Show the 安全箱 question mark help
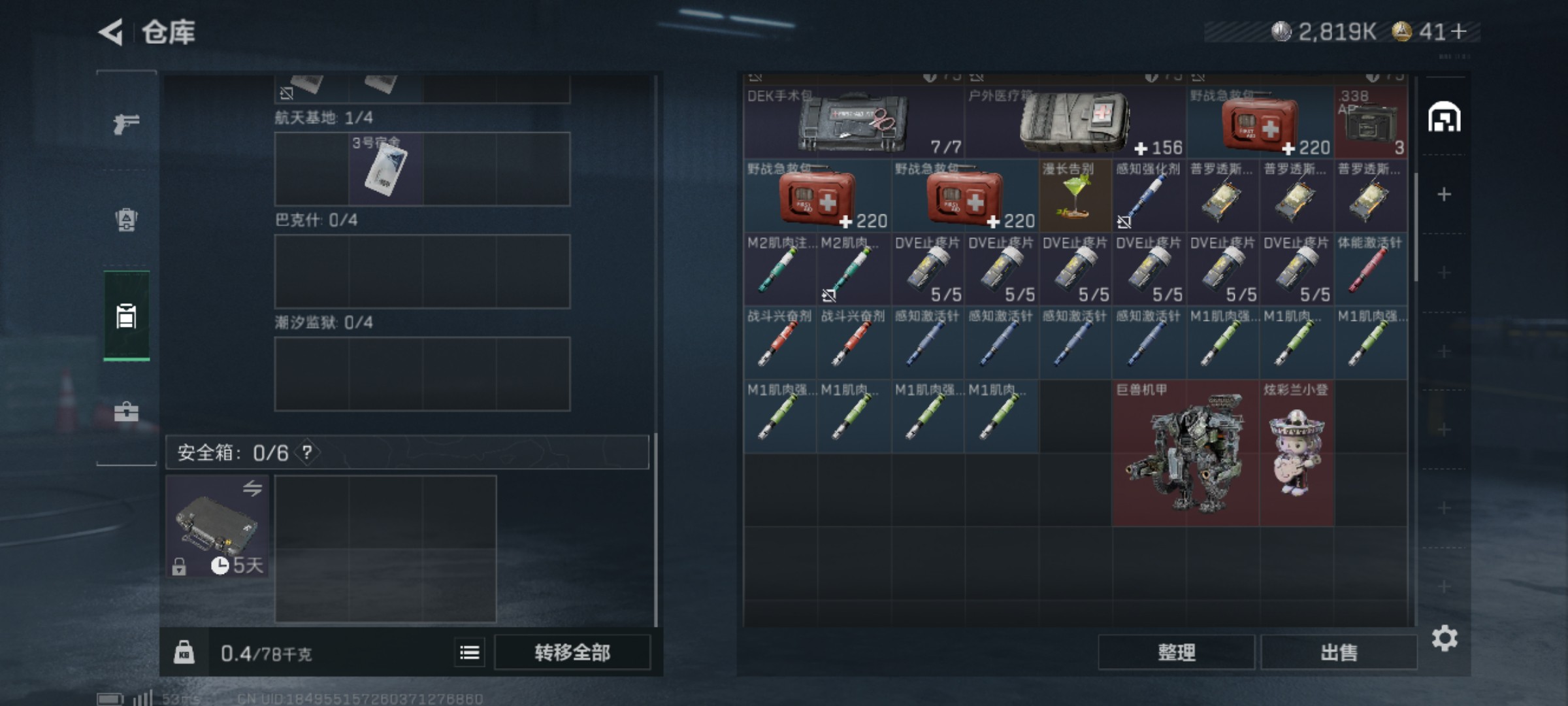The height and width of the screenshot is (706, 1568). (307, 452)
